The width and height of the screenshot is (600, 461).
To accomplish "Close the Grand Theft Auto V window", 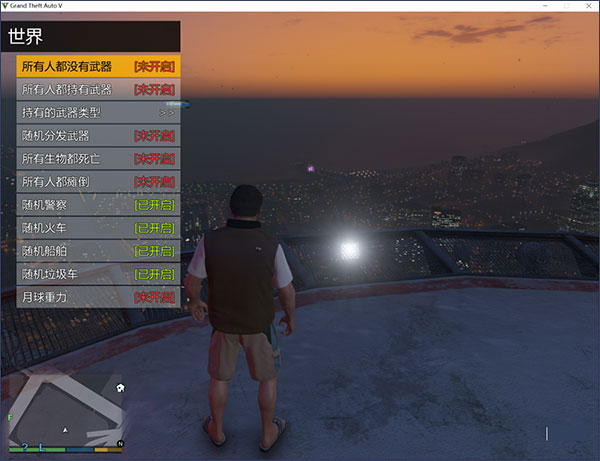I will pyautogui.click(x=581, y=6).
